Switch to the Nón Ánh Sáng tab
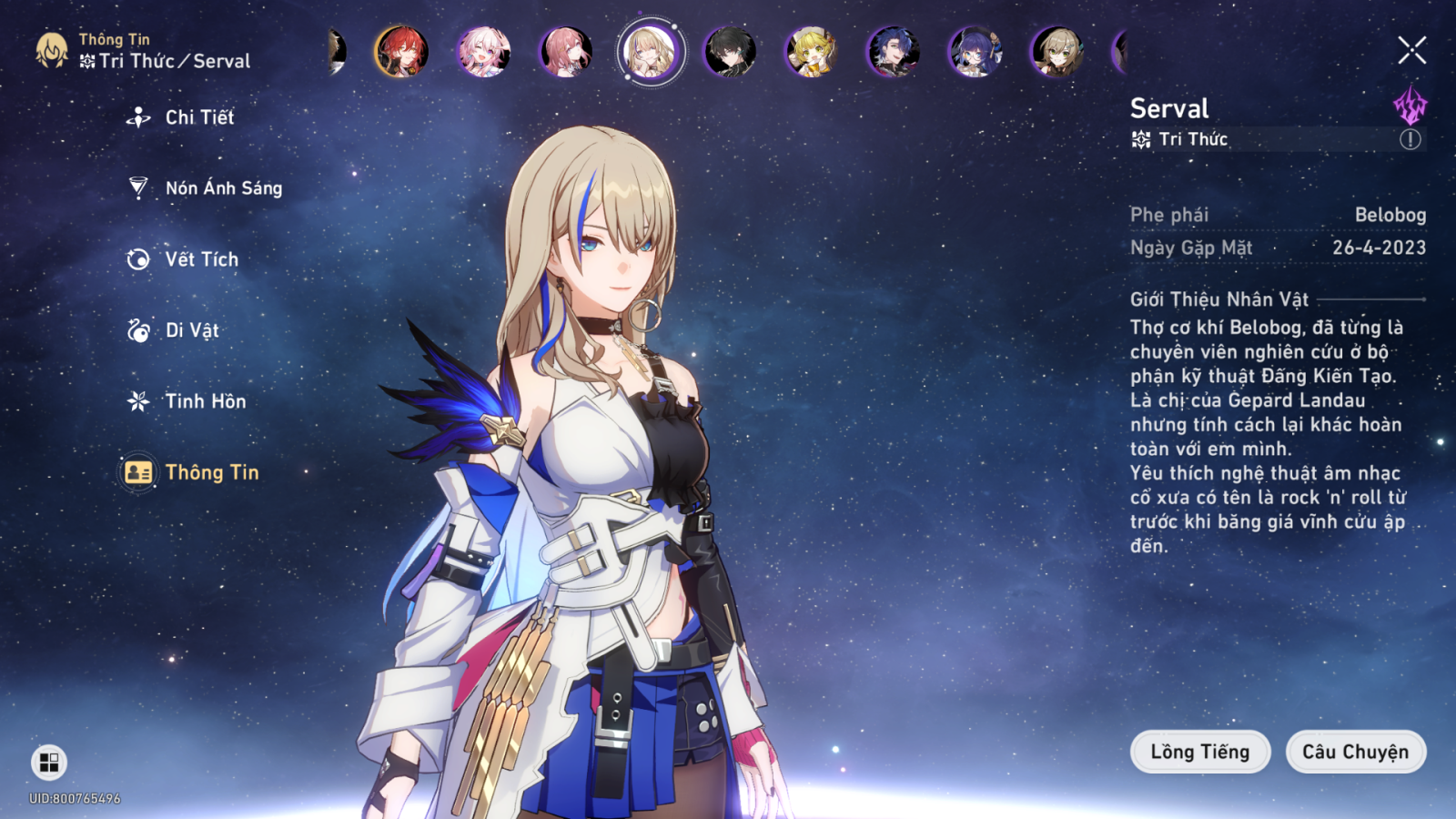 coord(222,188)
